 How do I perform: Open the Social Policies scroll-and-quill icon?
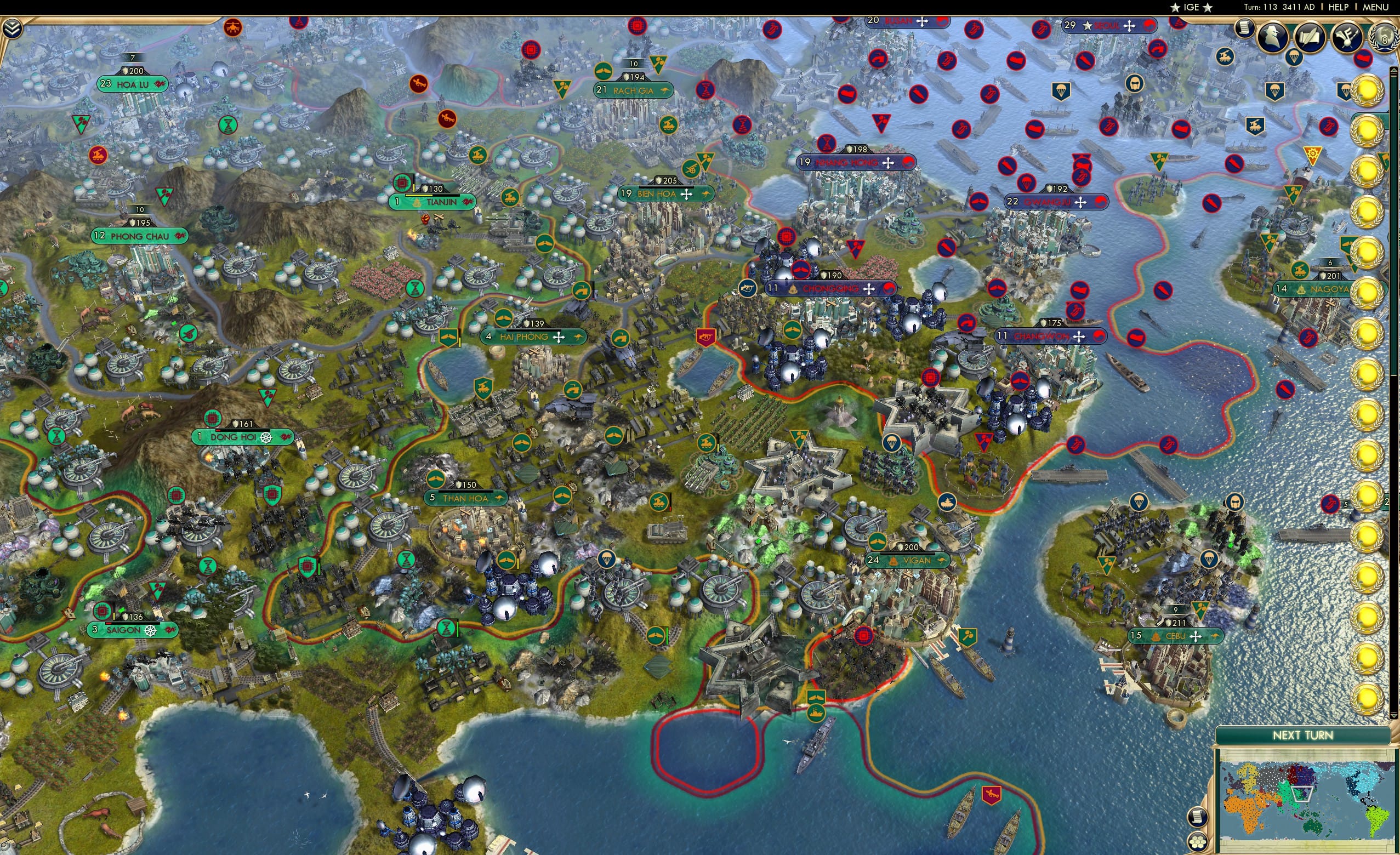click(1310, 36)
